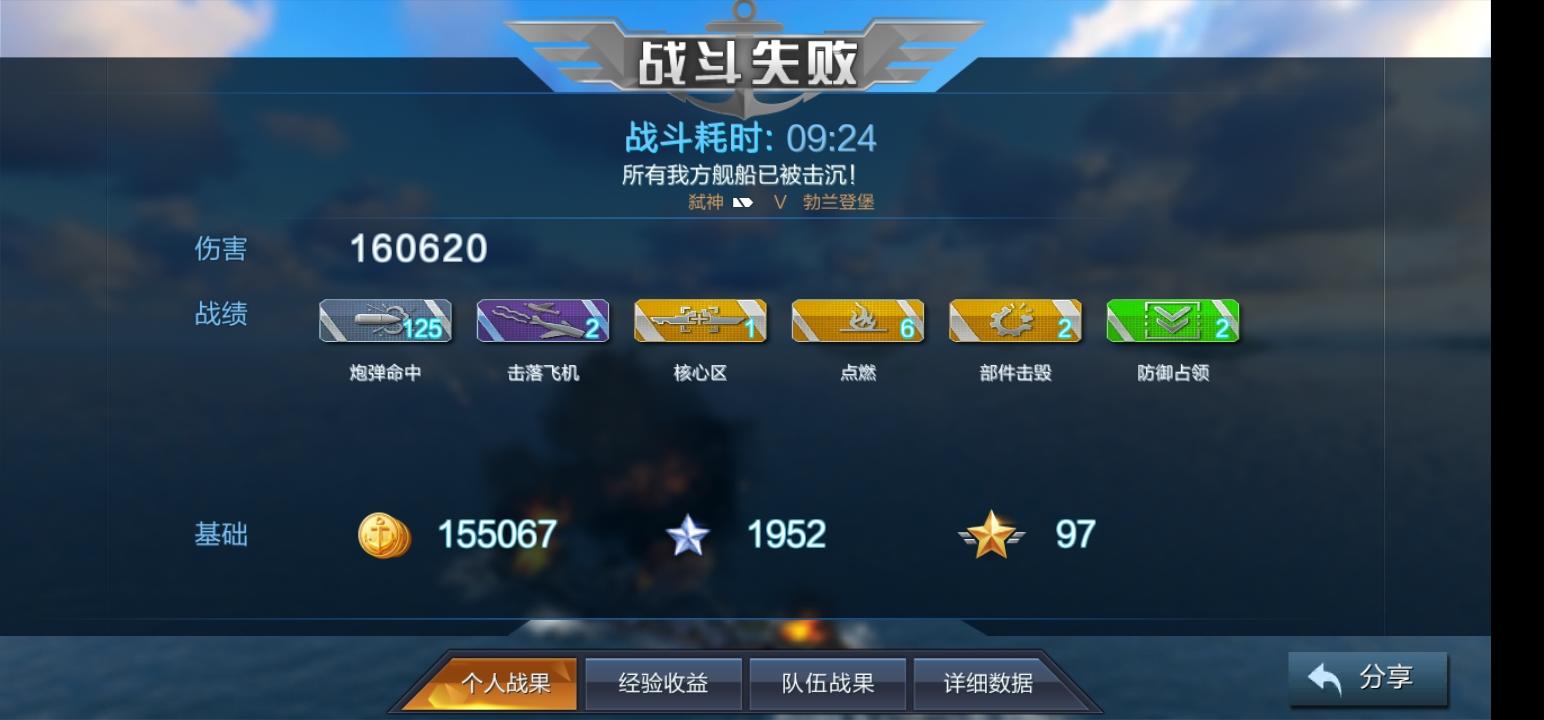Image resolution: width=1544 pixels, height=720 pixels.
Task: Open the 队伍战果 team results tab
Action: click(828, 682)
